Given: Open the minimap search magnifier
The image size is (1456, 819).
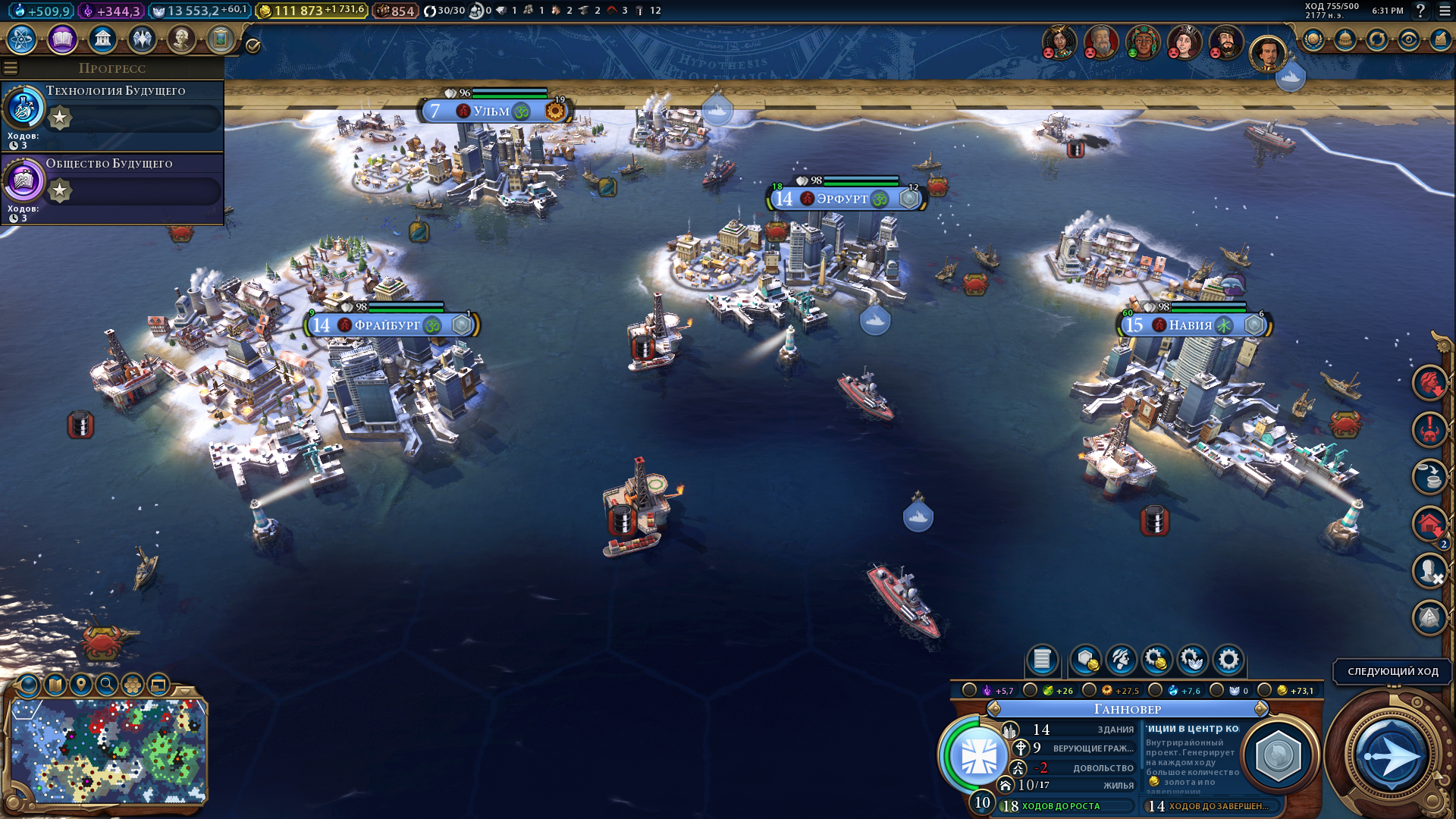Looking at the screenshot, I should (x=107, y=685).
